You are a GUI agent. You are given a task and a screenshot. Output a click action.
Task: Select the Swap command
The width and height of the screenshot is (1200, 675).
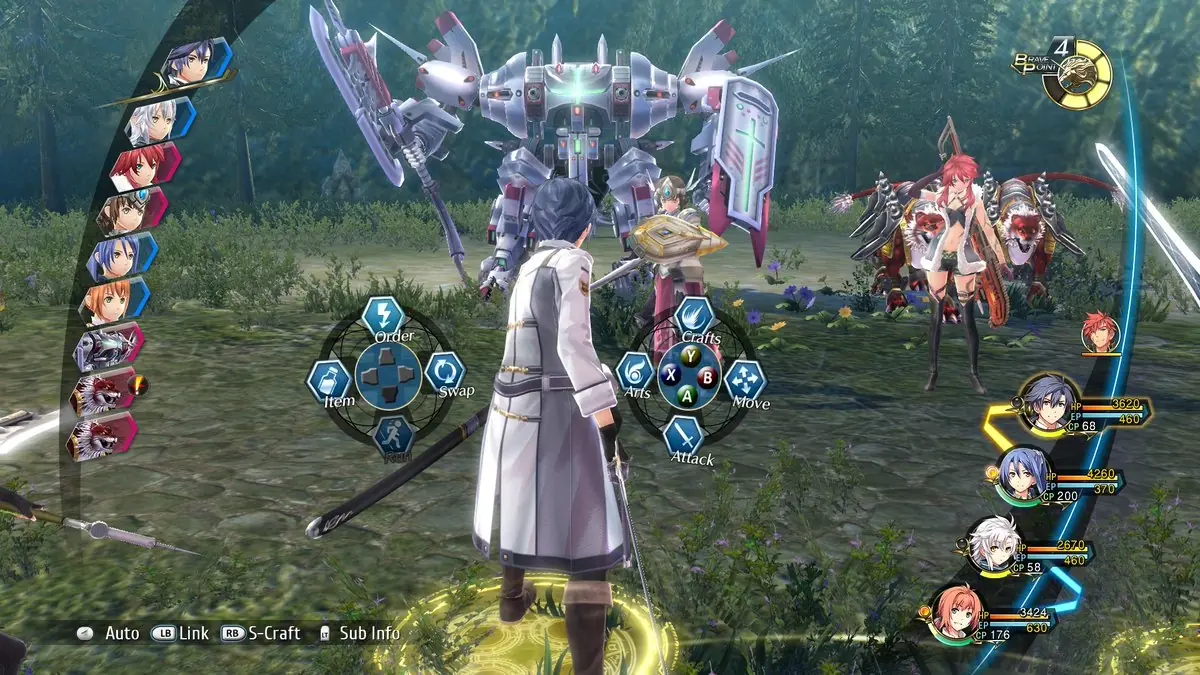444,372
